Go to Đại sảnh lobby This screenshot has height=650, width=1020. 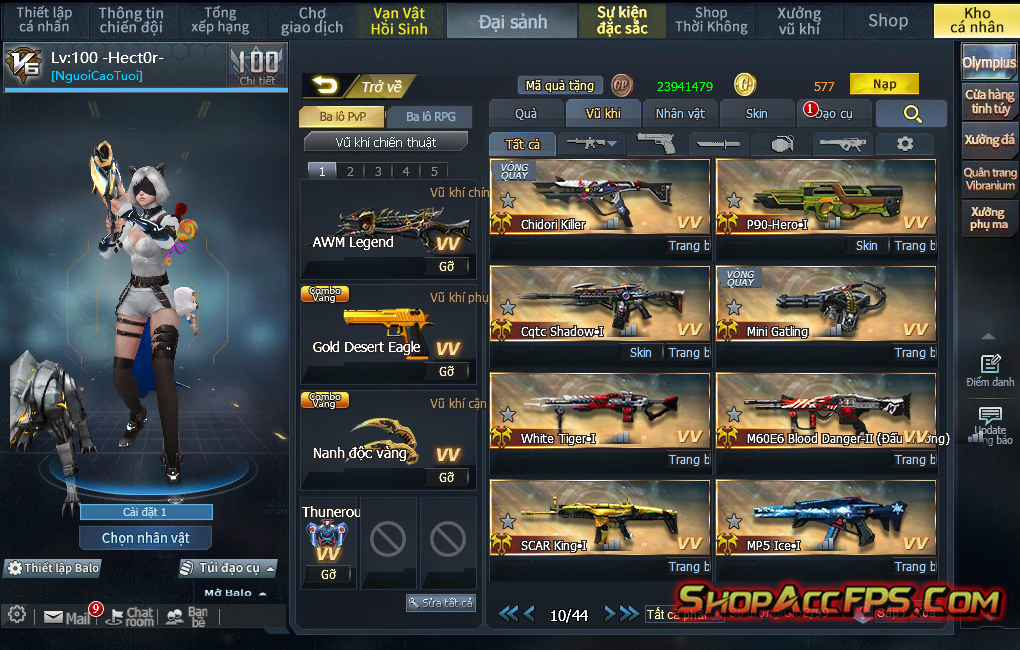pyautogui.click(x=512, y=21)
